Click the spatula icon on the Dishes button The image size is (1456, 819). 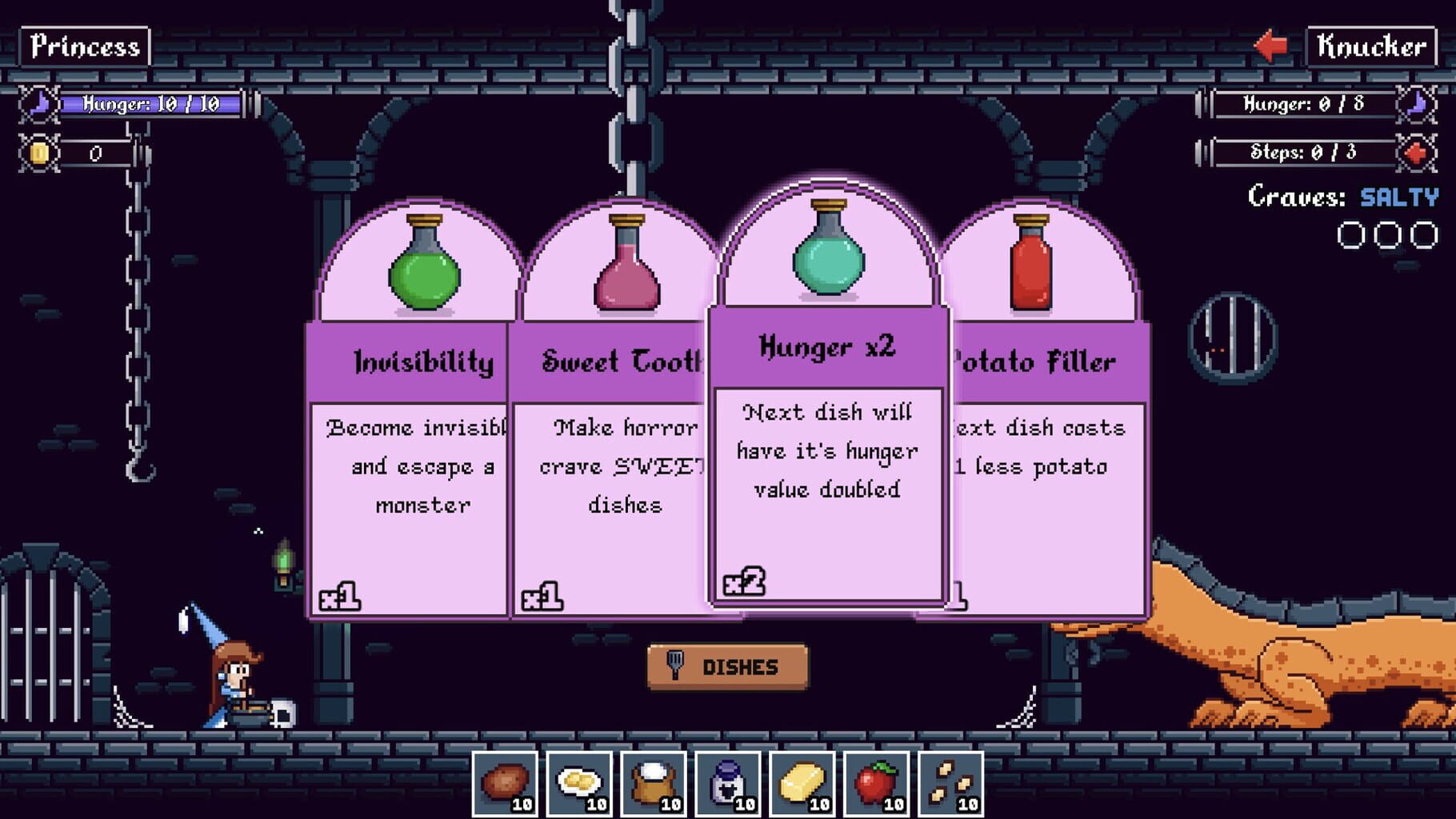pyautogui.click(x=677, y=665)
